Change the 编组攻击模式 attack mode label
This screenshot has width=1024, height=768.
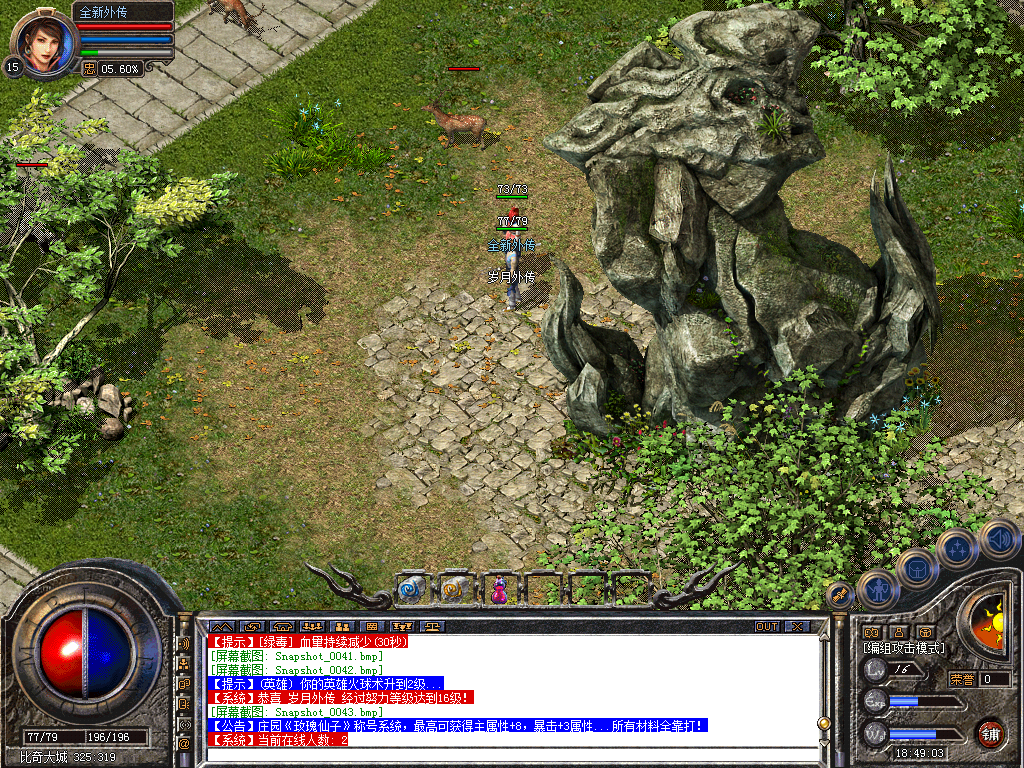pos(903,648)
